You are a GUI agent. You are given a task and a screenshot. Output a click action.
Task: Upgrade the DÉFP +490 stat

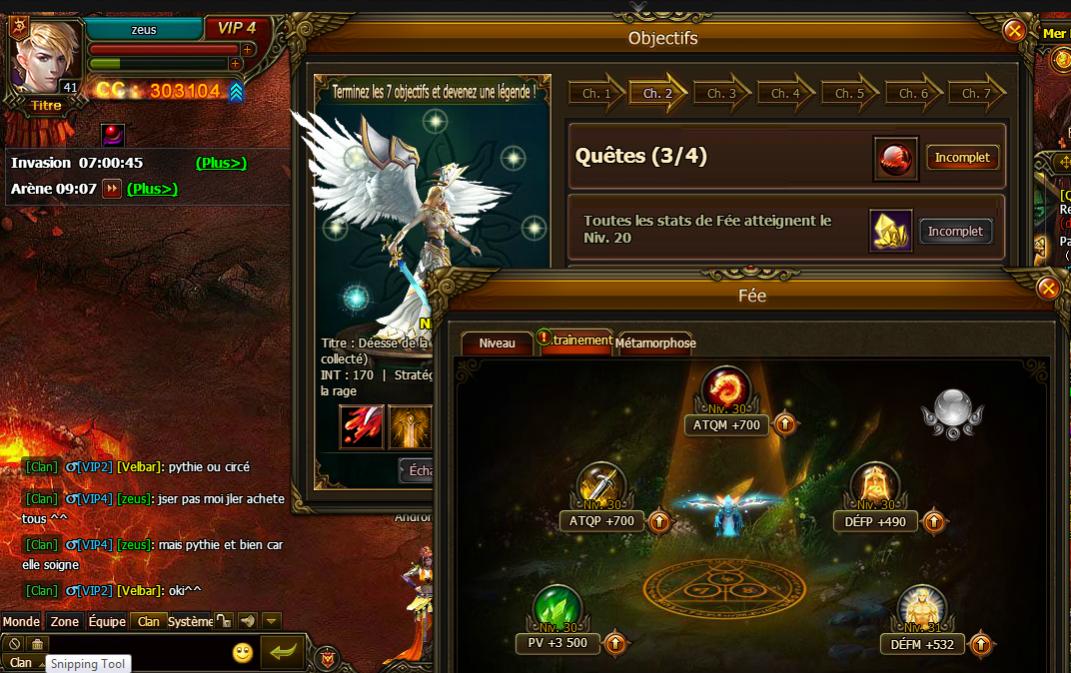[x=933, y=521]
